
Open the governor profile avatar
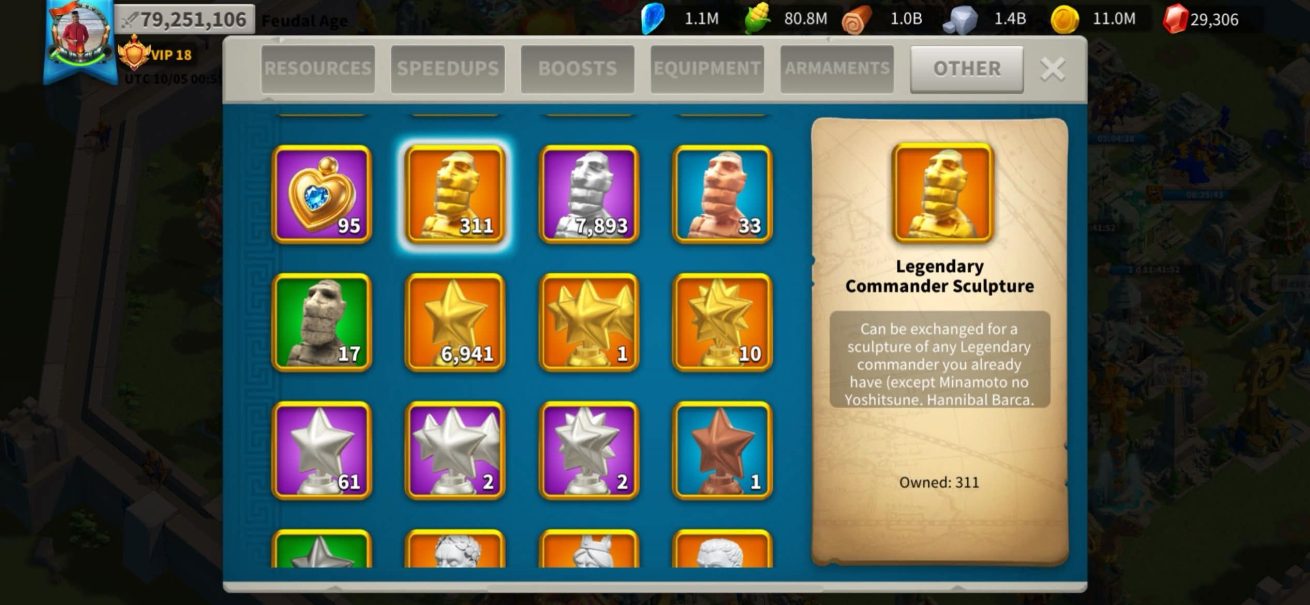[x=80, y=35]
